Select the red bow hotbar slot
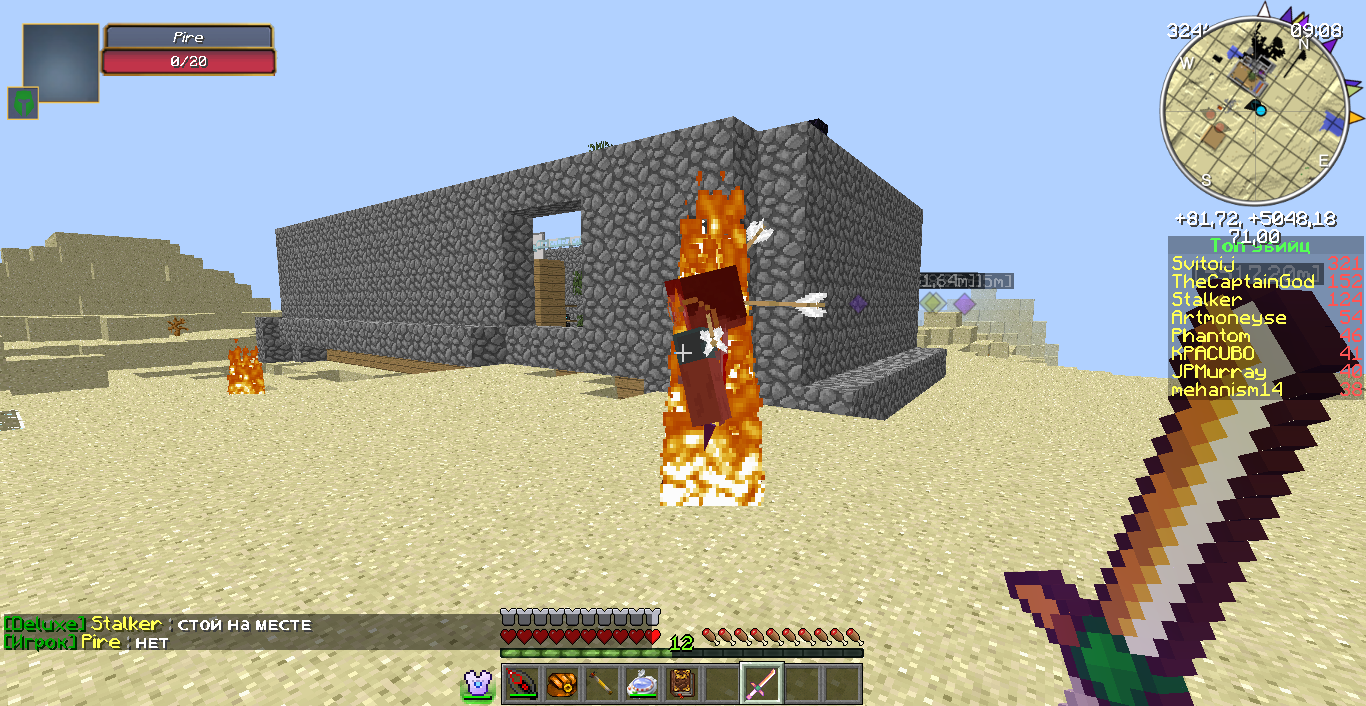 click(520, 684)
